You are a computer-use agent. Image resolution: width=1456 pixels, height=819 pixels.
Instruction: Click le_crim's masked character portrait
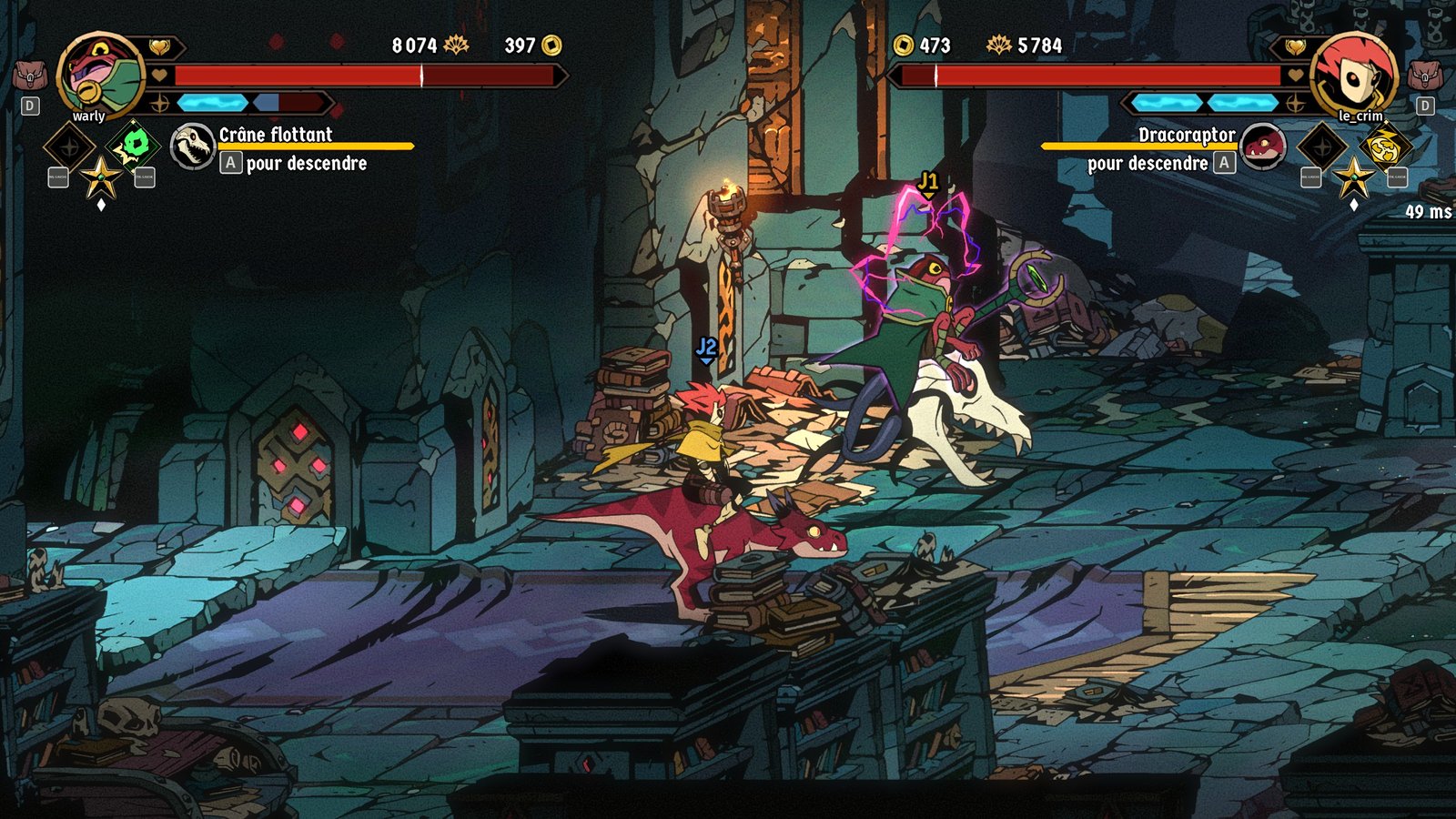tap(1355, 75)
